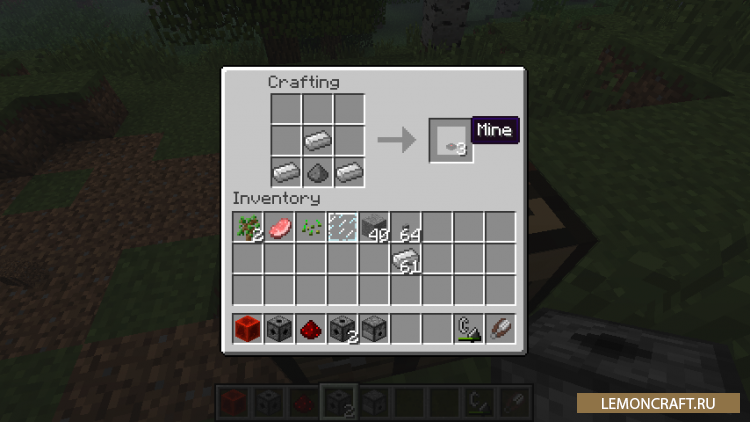The image size is (750, 422).
Task: Pick up the stone stack of 40
Action: coord(373,227)
